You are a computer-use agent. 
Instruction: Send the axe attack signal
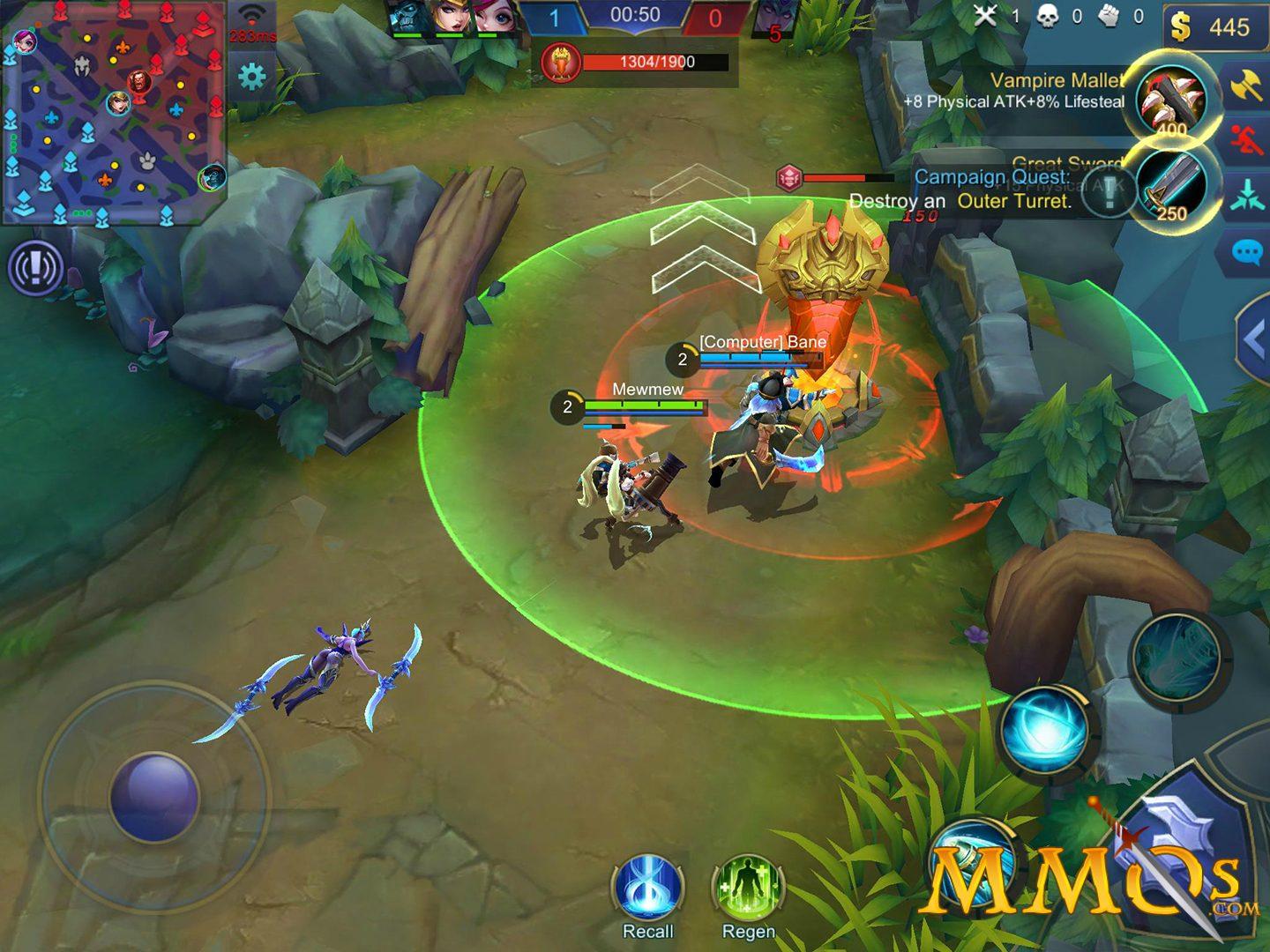1246,87
